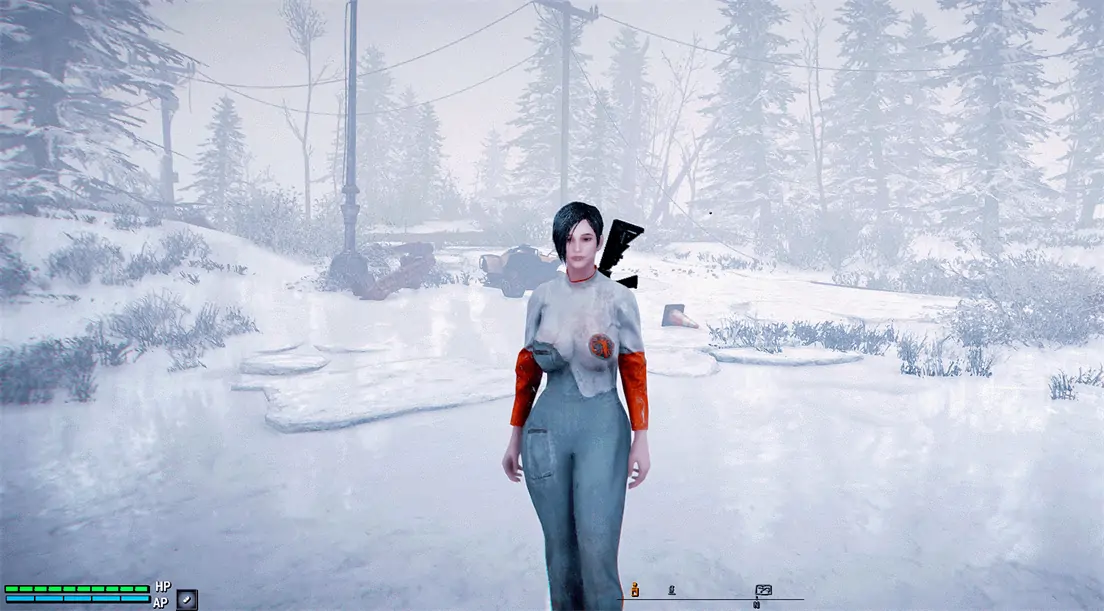Select the orange marker on the compass

633,589
